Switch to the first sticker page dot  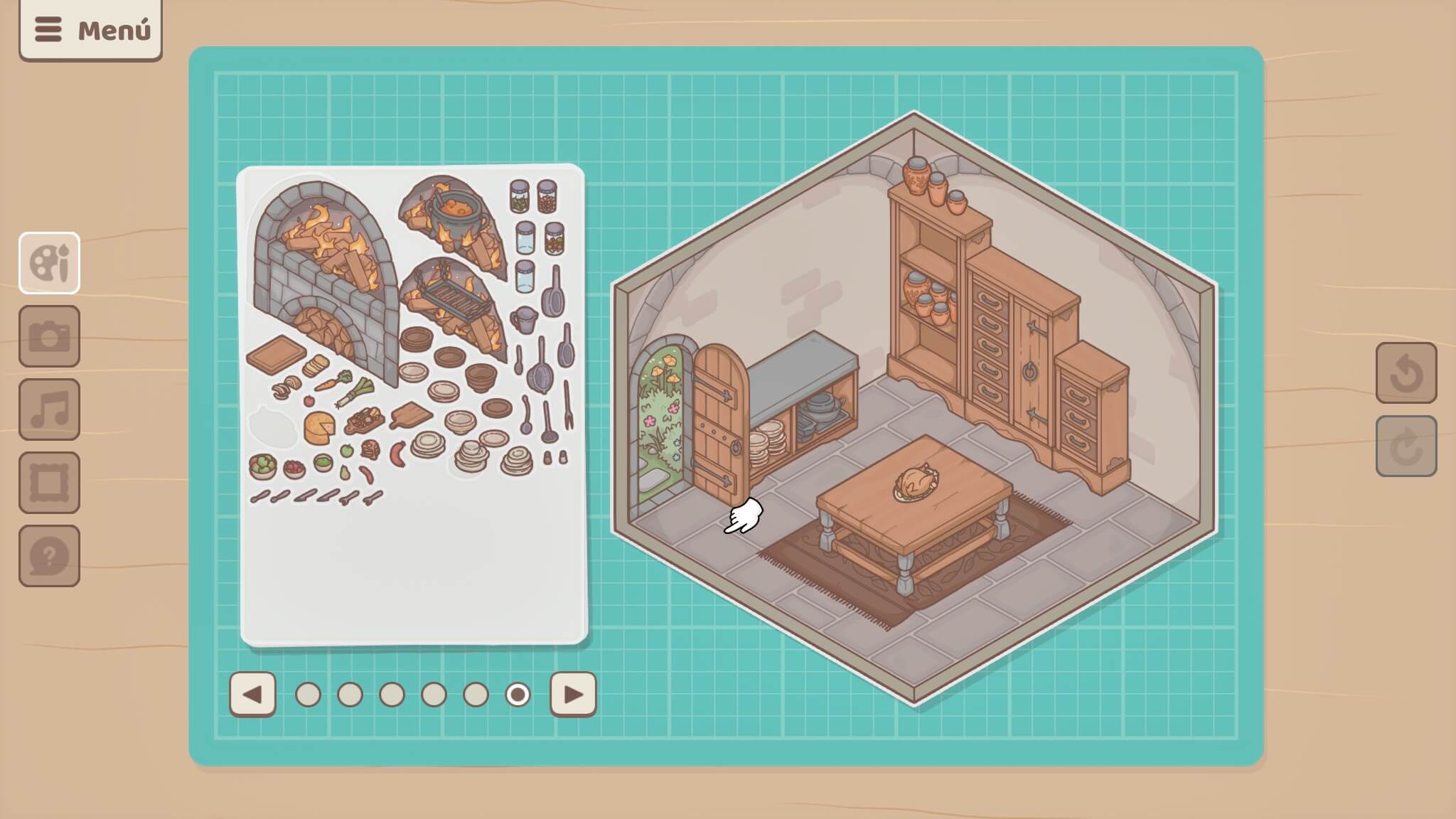pyautogui.click(x=308, y=695)
